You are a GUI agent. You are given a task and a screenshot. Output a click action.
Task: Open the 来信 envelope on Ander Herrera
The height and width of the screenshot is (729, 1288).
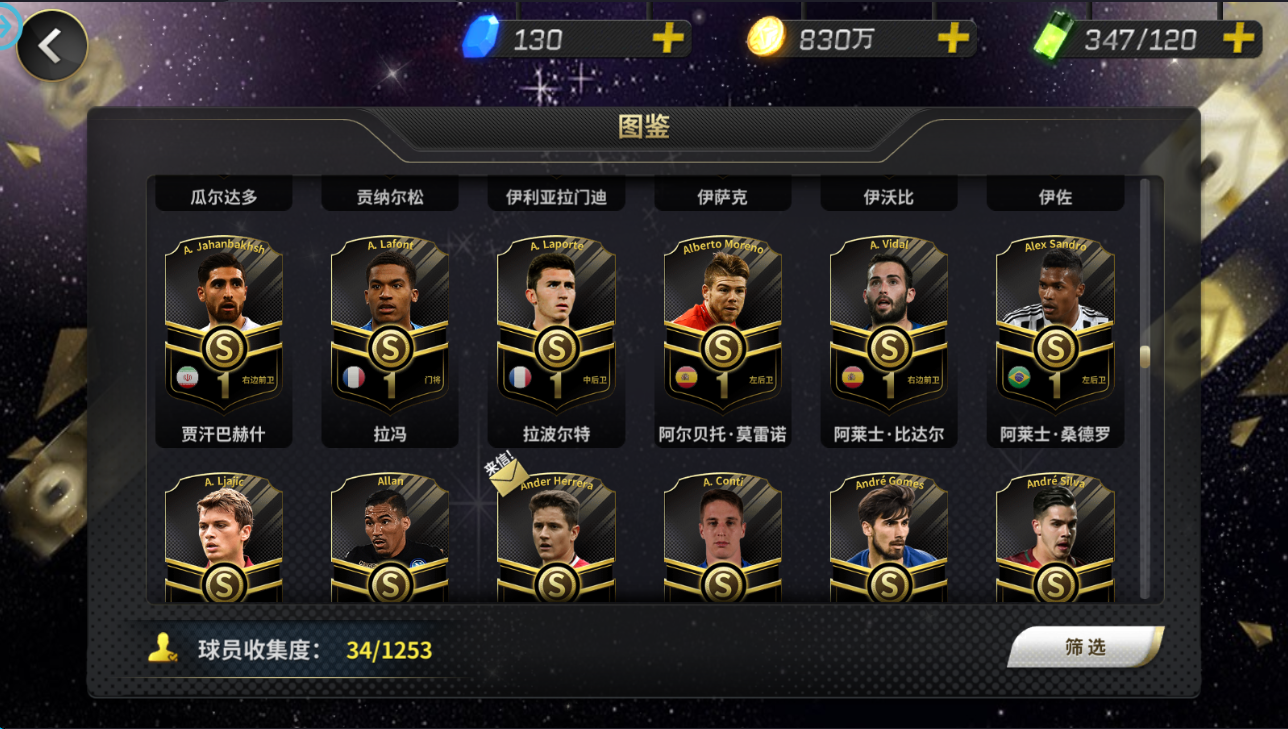coord(508,476)
